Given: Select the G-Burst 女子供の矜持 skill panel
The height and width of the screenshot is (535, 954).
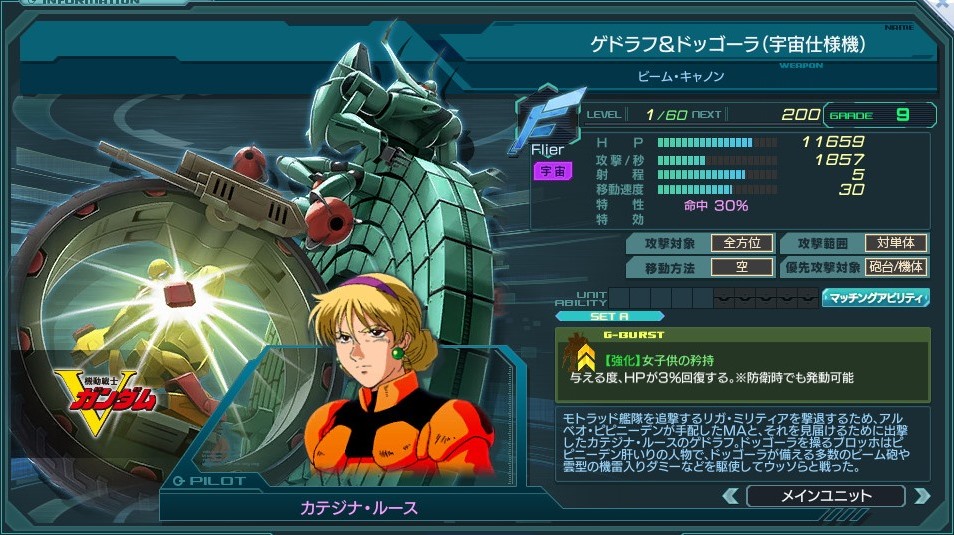Looking at the screenshot, I should (743, 364).
